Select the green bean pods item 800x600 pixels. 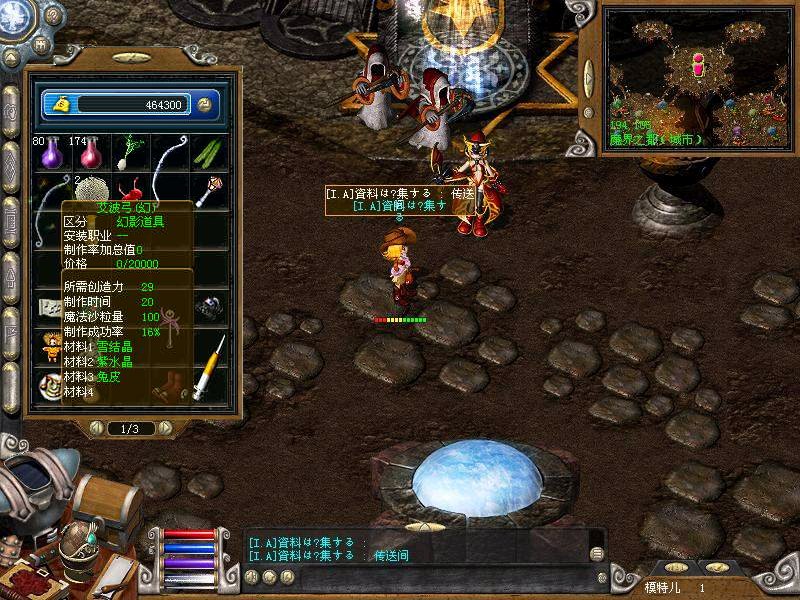pos(207,153)
